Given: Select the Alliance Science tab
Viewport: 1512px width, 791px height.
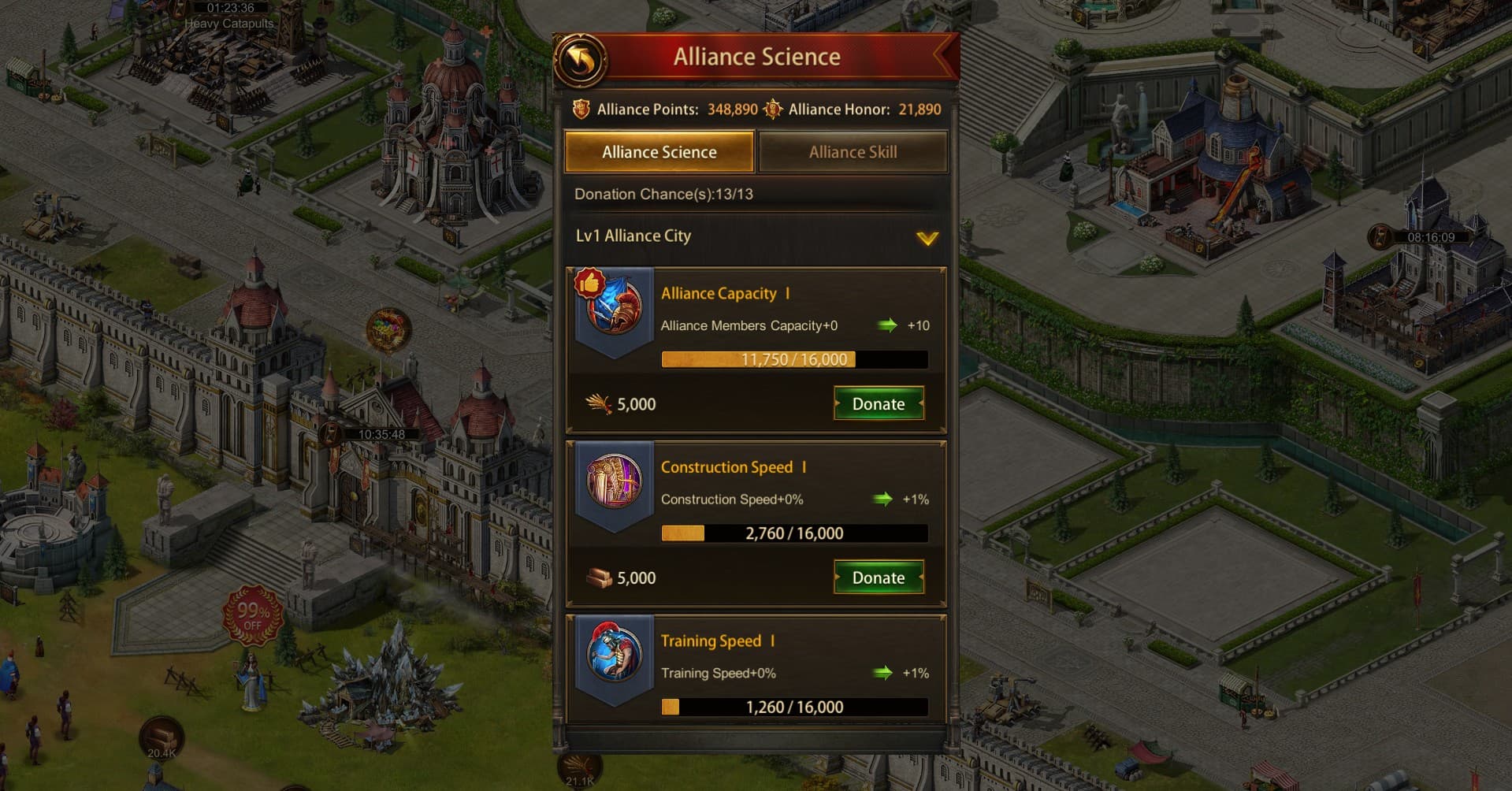Looking at the screenshot, I should [659, 151].
